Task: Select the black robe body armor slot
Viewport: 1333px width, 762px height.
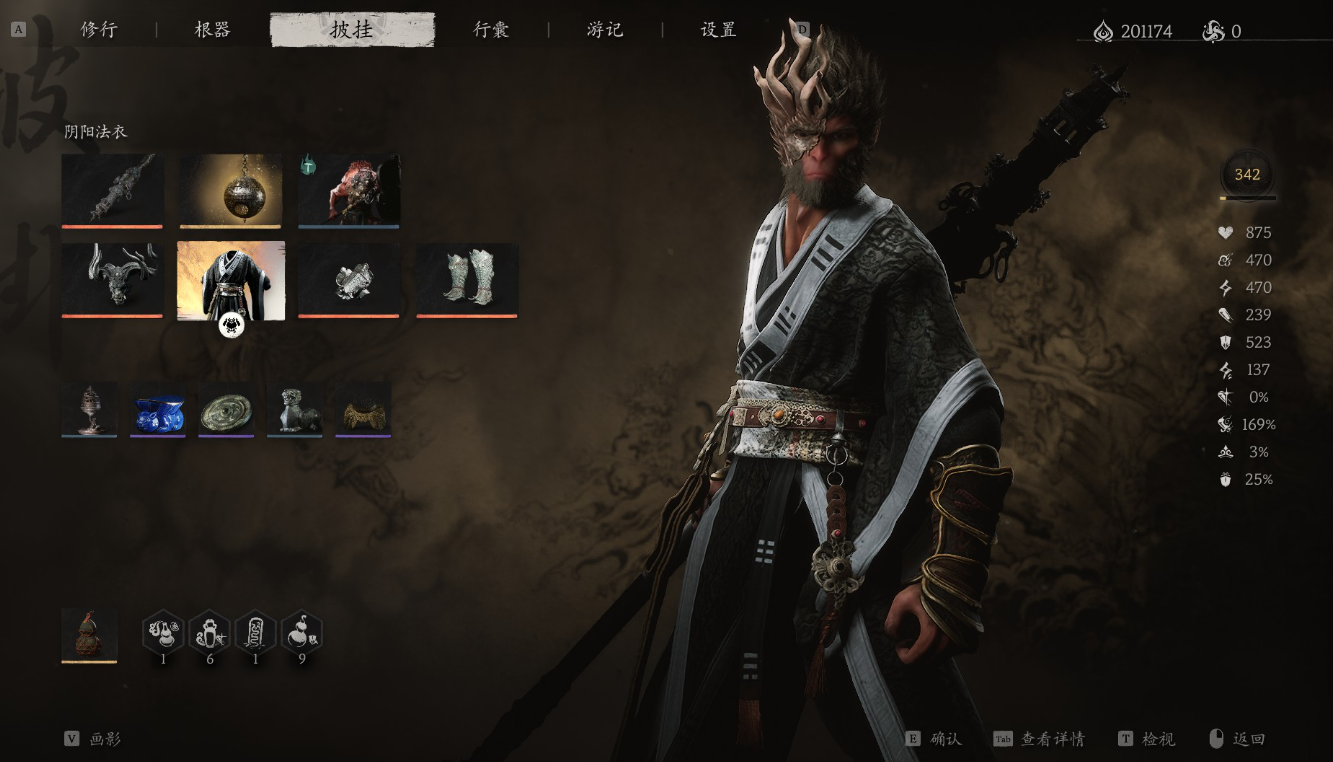Action: [x=231, y=280]
